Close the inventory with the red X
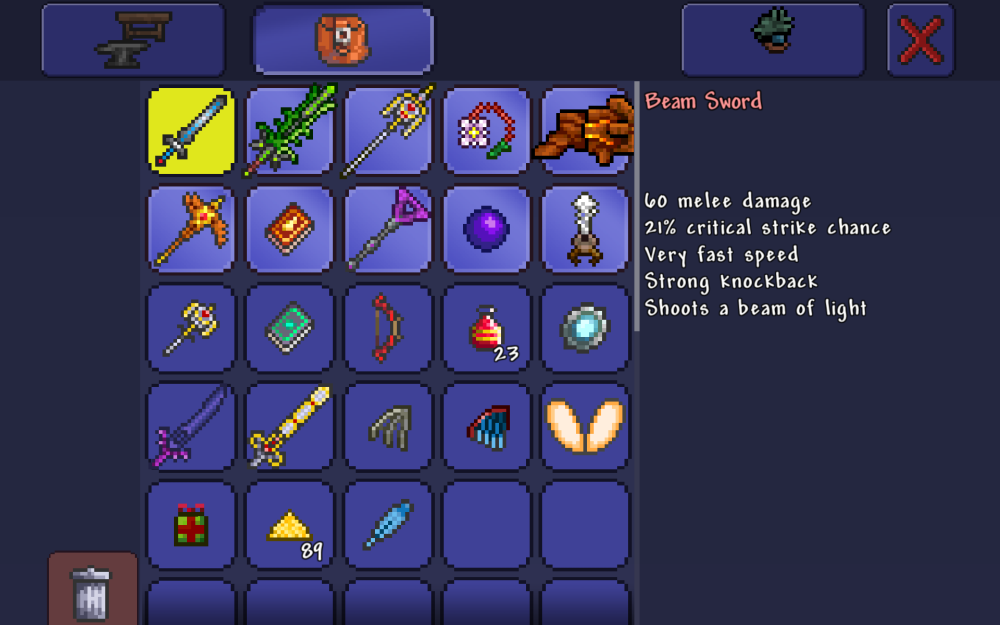This screenshot has width=1000, height=625. click(x=920, y=40)
